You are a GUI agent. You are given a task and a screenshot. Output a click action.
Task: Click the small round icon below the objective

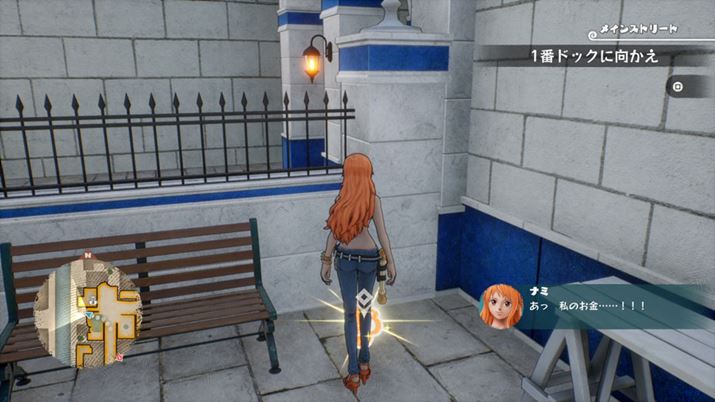point(677,87)
